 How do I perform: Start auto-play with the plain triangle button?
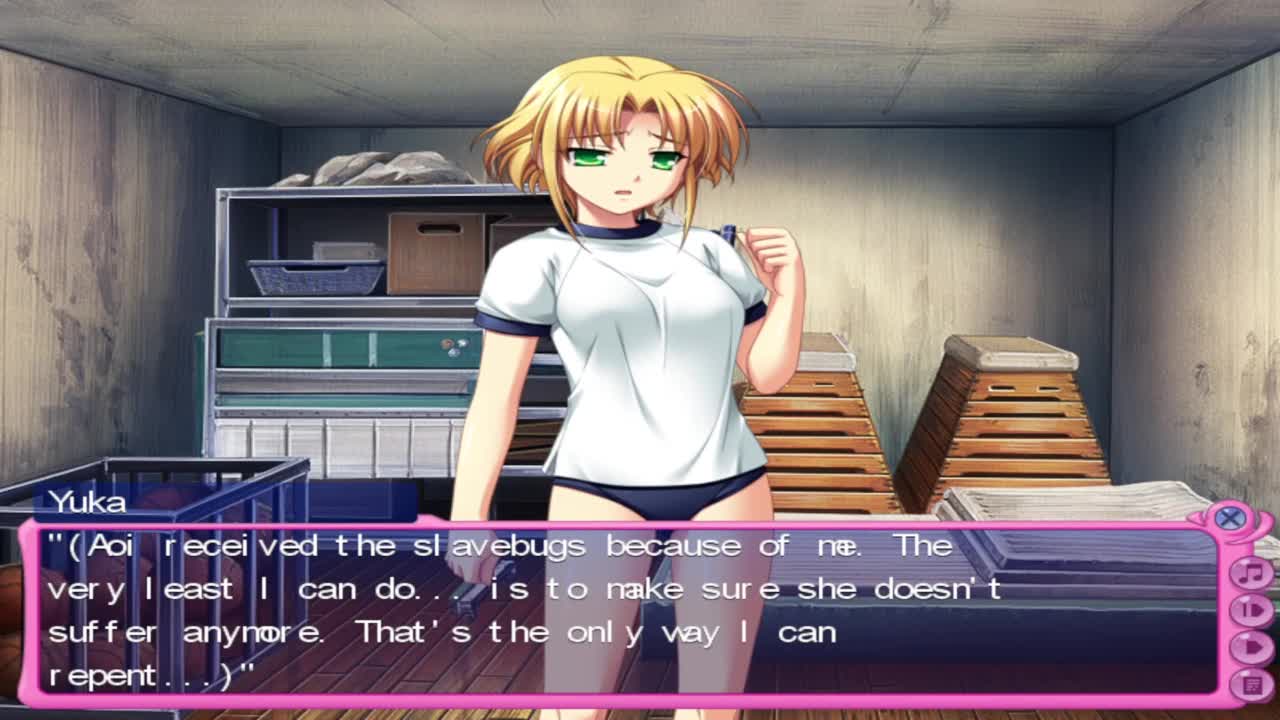pos(1250,647)
